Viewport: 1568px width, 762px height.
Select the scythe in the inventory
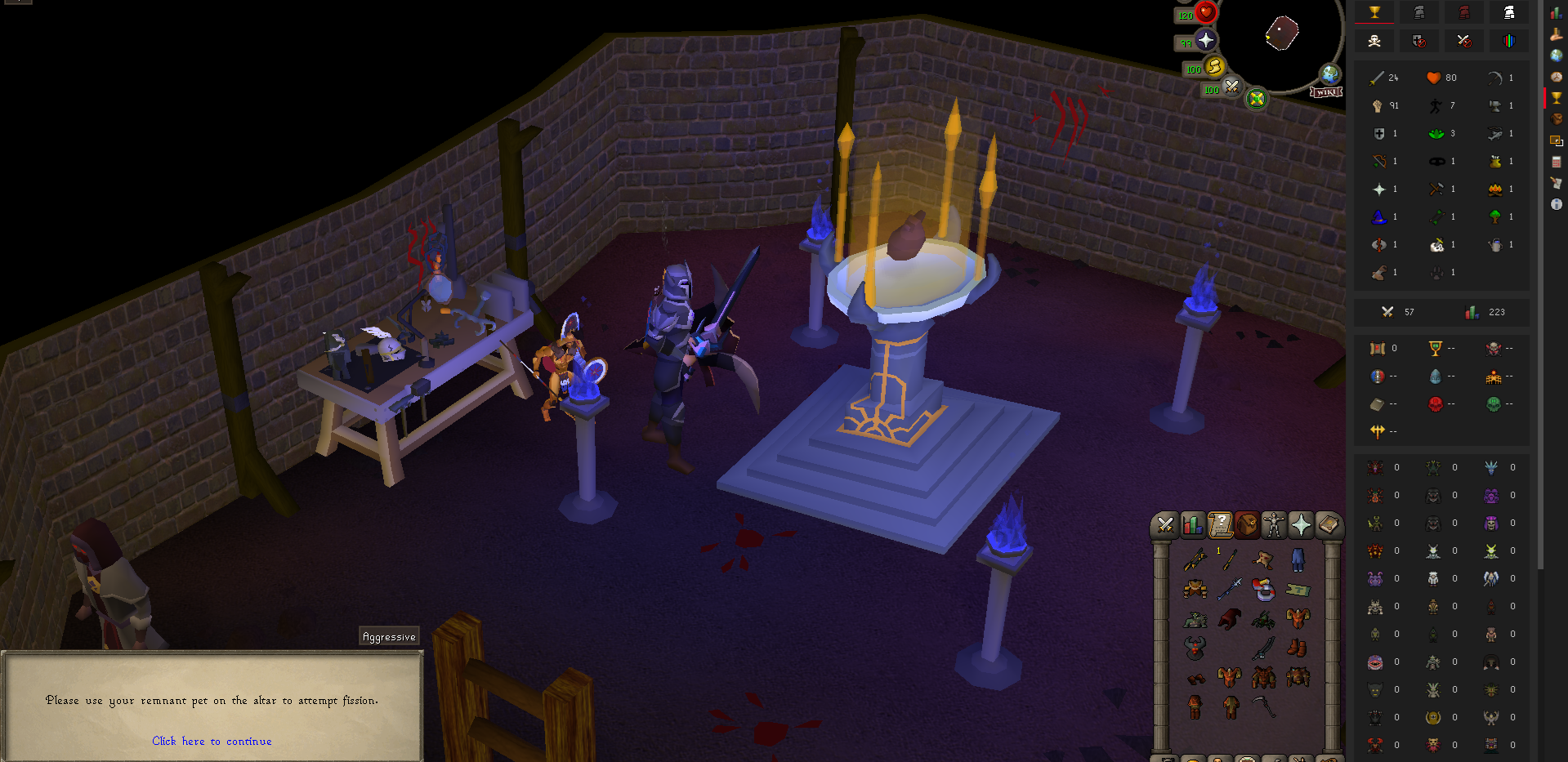point(1264,706)
